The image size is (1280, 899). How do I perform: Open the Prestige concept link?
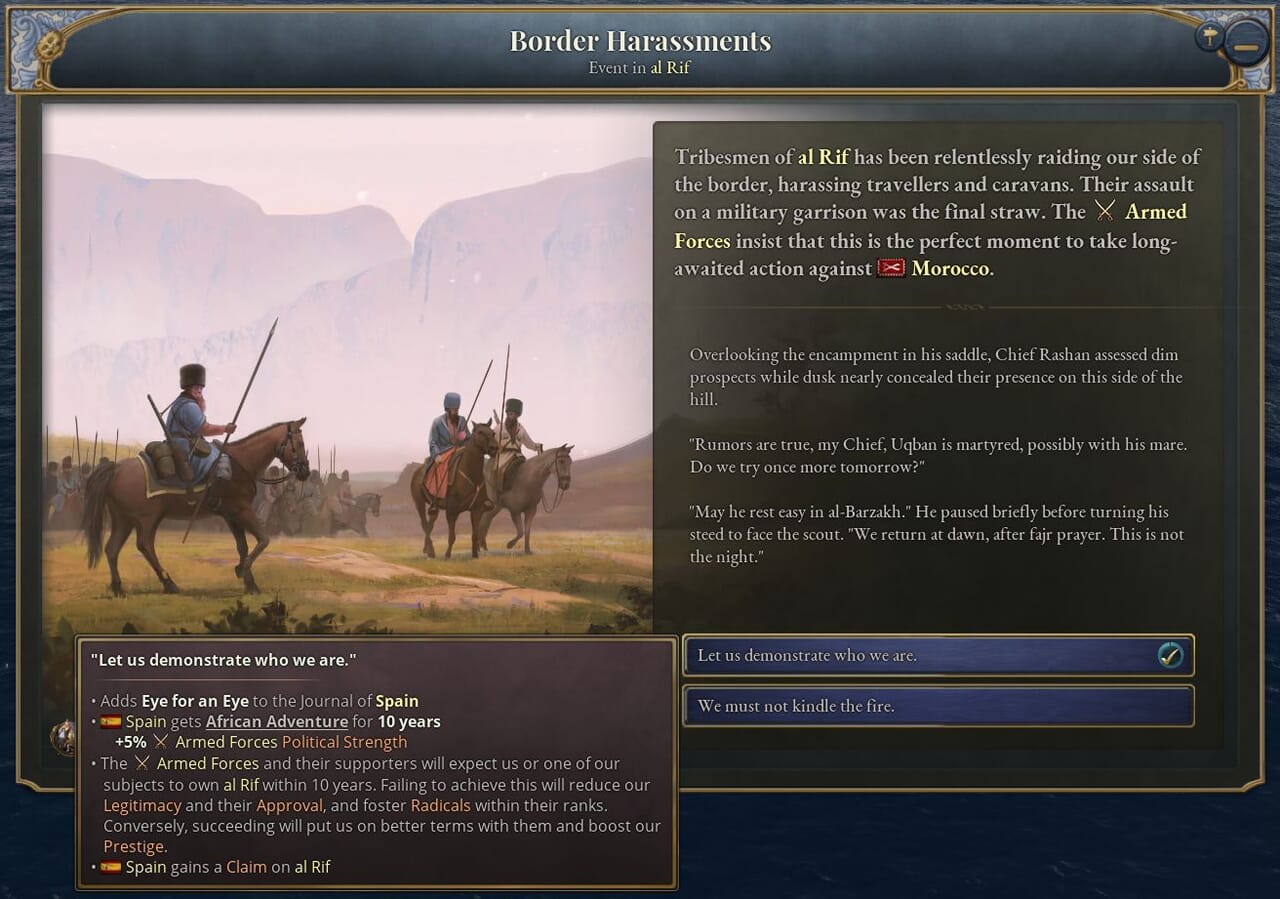[133, 846]
